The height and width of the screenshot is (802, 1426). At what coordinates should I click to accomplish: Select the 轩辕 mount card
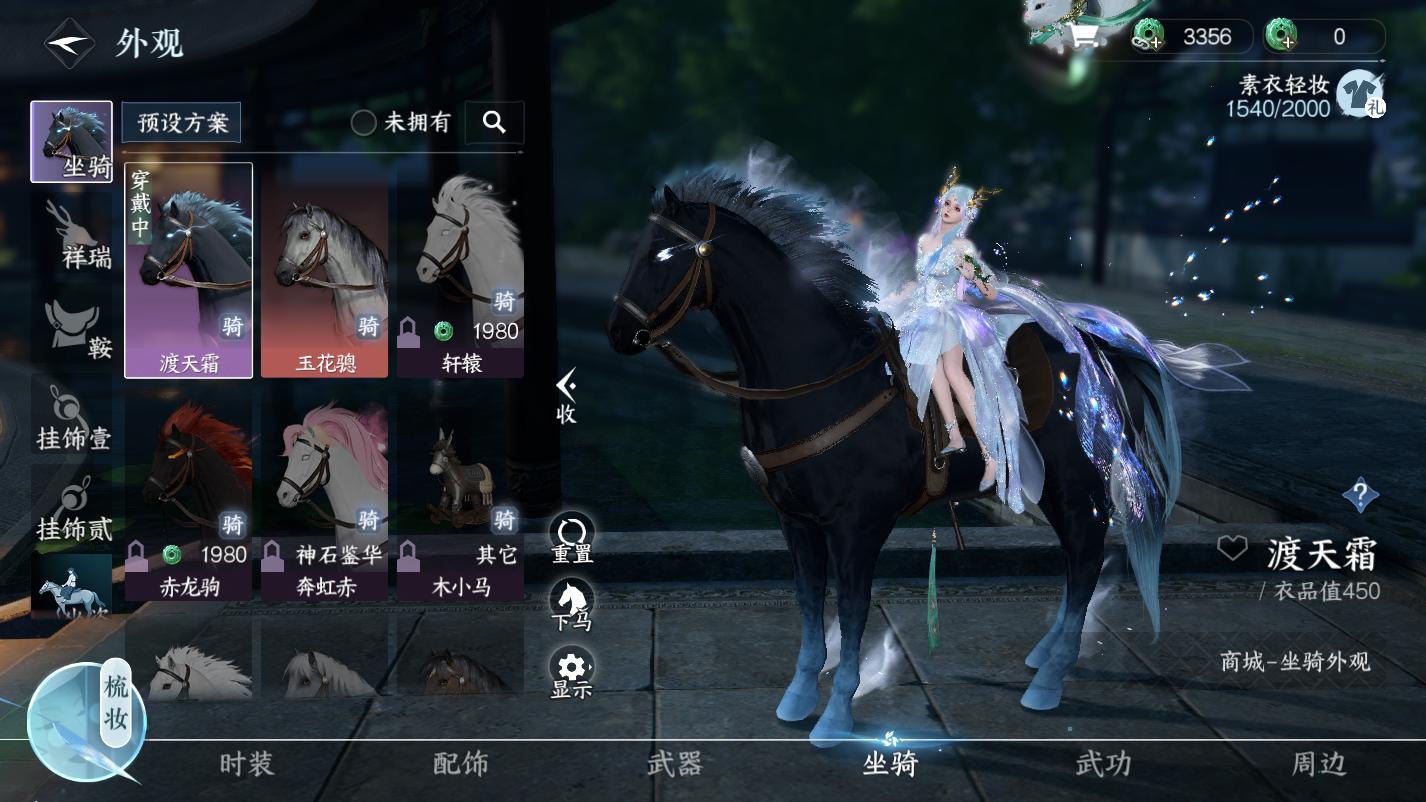point(460,270)
